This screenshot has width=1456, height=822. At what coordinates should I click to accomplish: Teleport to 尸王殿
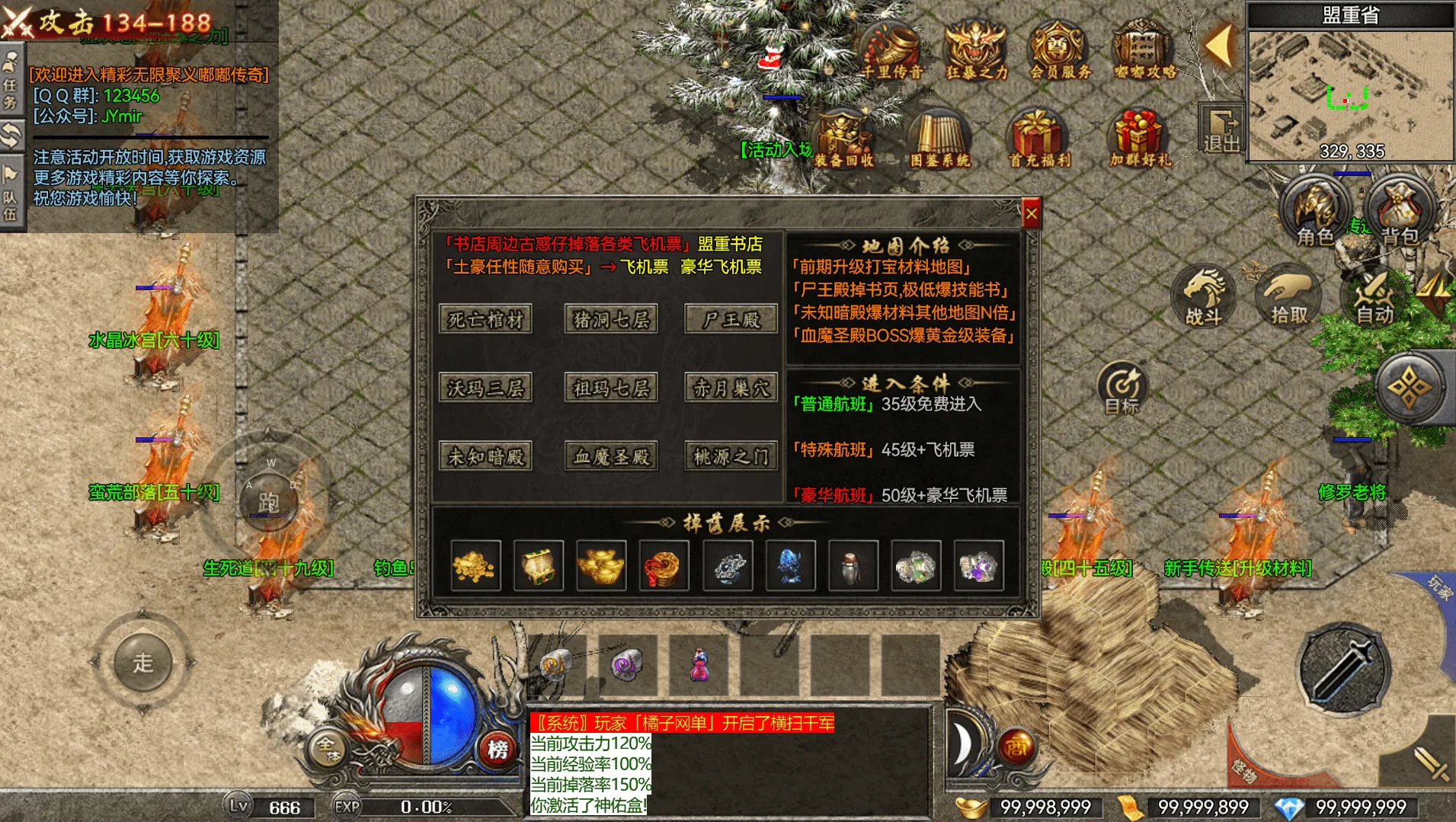pos(731,319)
